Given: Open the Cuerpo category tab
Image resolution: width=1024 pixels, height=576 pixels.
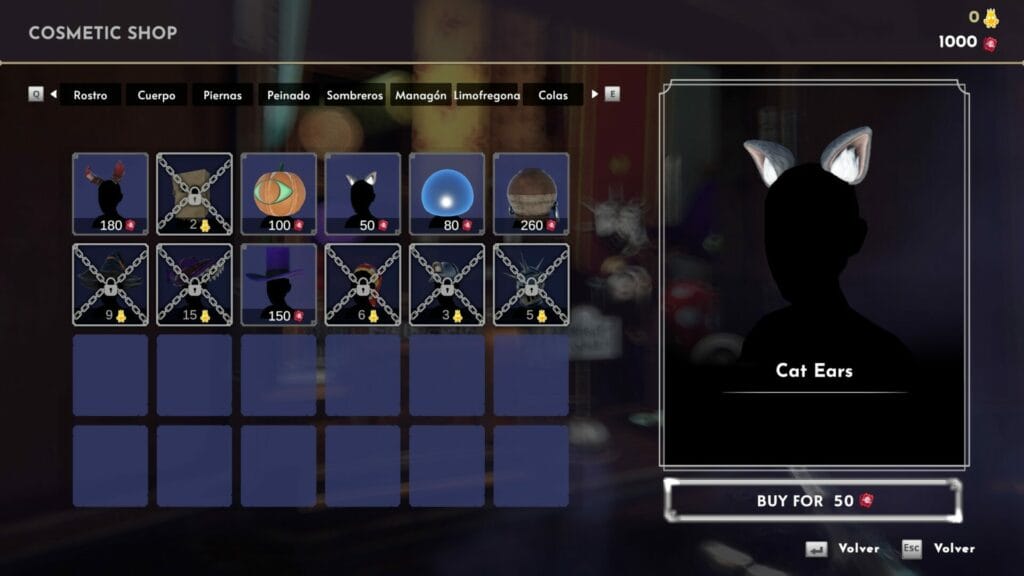Looking at the screenshot, I should (x=157, y=95).
